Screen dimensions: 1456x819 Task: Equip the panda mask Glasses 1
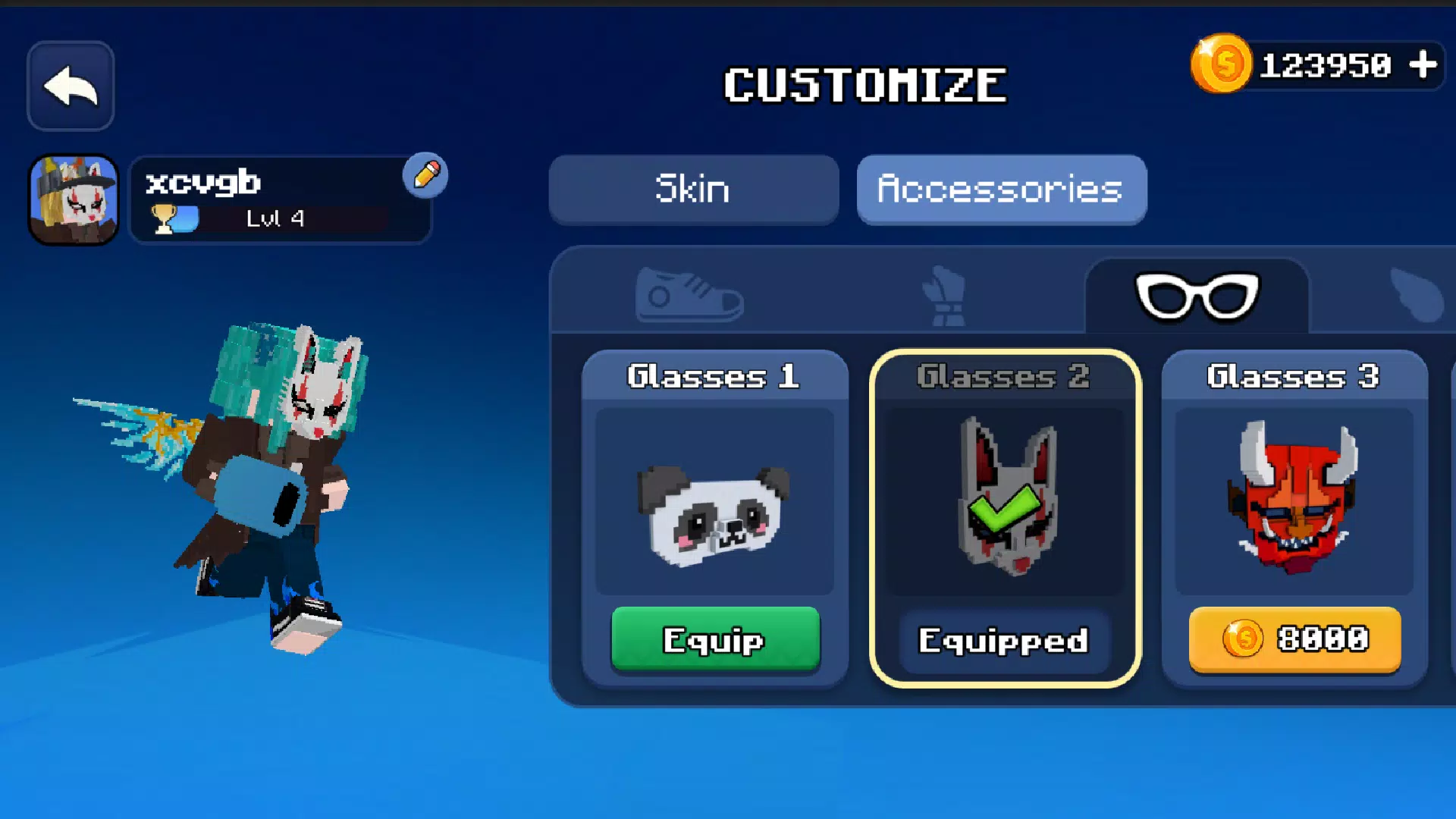click(x=716, y=641)
